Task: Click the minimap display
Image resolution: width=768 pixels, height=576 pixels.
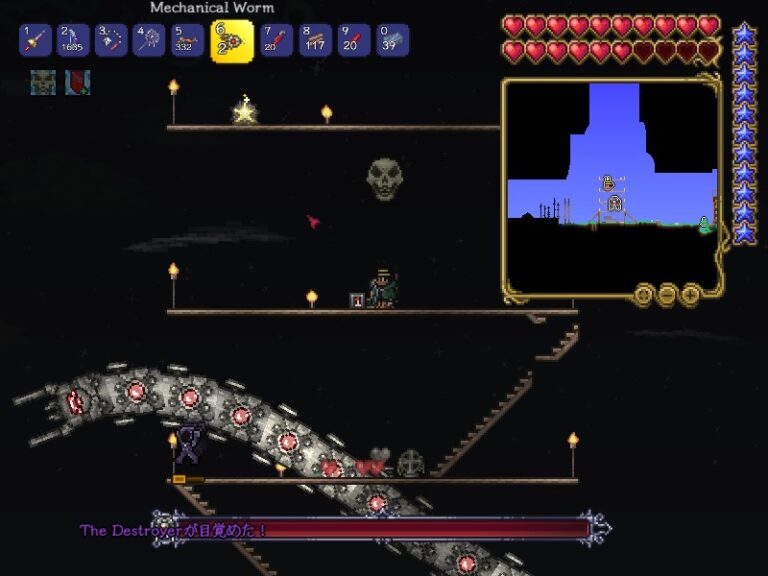Action: [x=610, y=187]
